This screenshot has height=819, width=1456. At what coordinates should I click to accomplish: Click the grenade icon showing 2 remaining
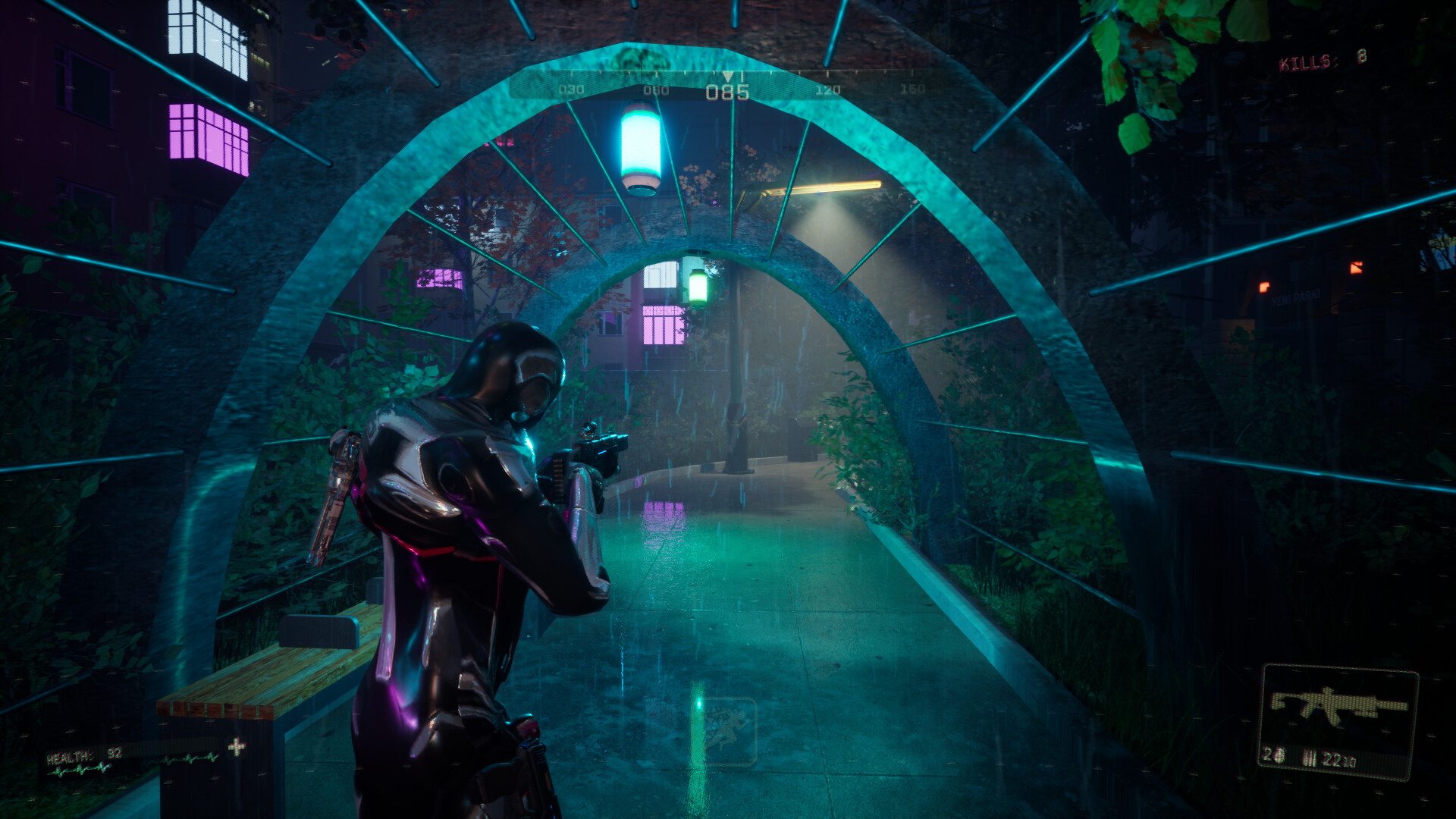point(1280,756)
